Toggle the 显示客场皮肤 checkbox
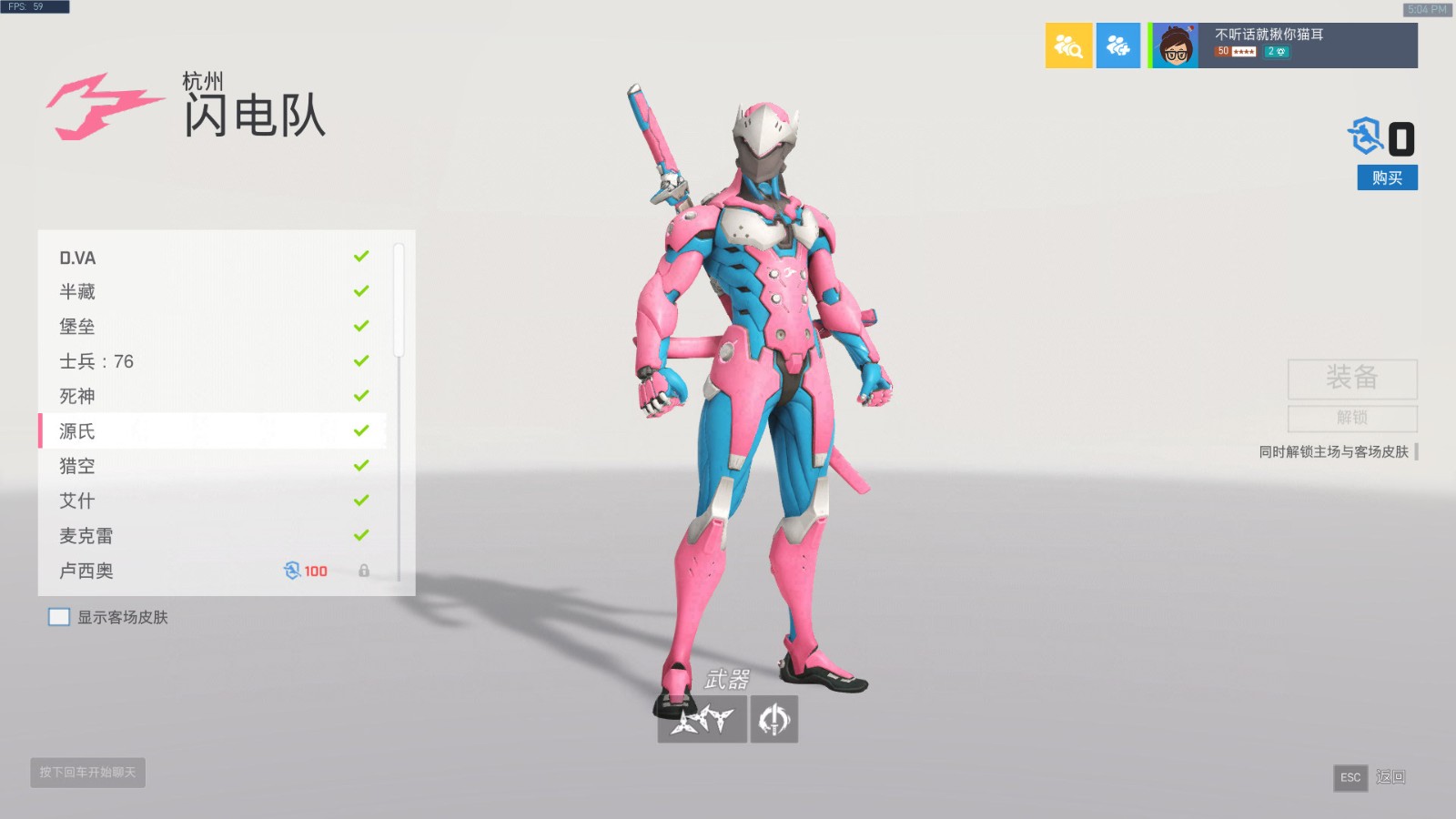Viewport: 1456px width, 819px height. pyautogui.click(x=59, y=617)
